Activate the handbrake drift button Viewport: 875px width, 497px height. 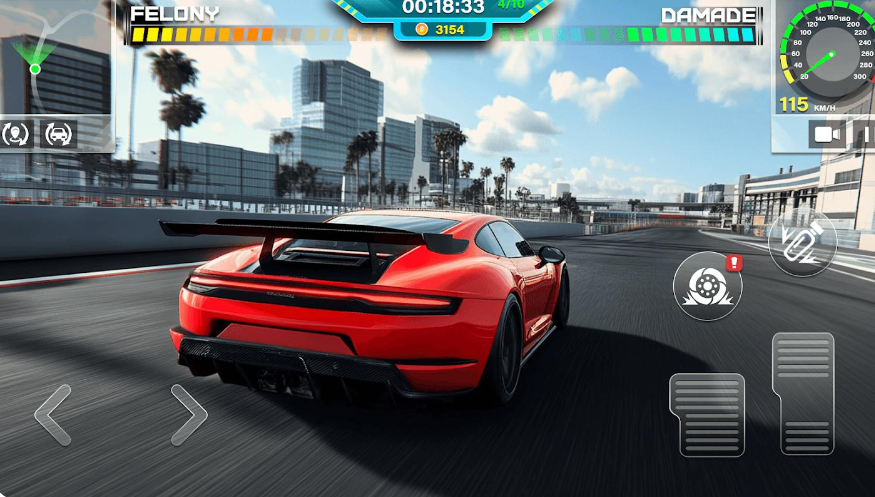tap(708, 285)
